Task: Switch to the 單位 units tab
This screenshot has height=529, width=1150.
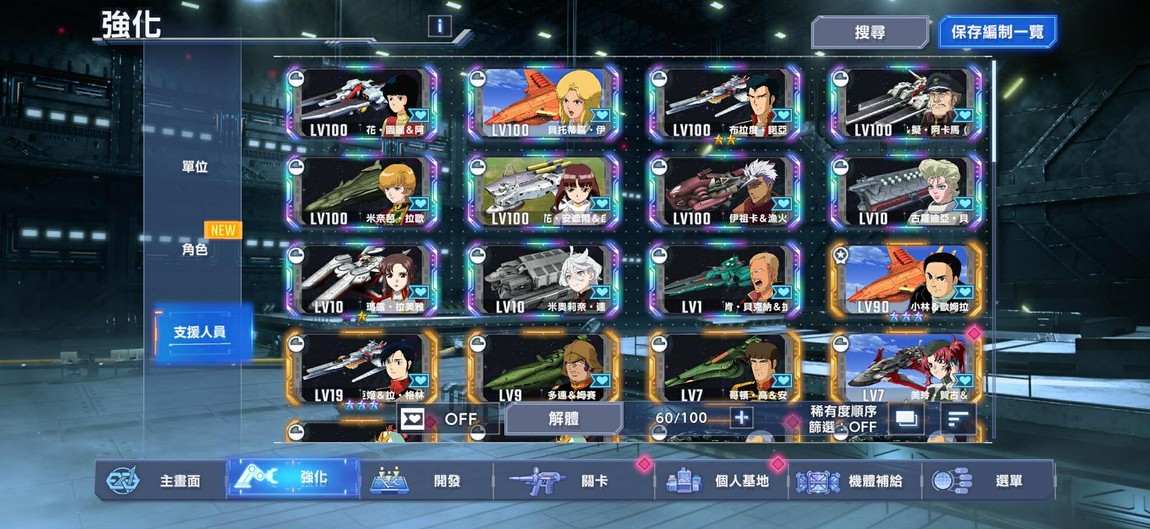Action: click(194, 167)
